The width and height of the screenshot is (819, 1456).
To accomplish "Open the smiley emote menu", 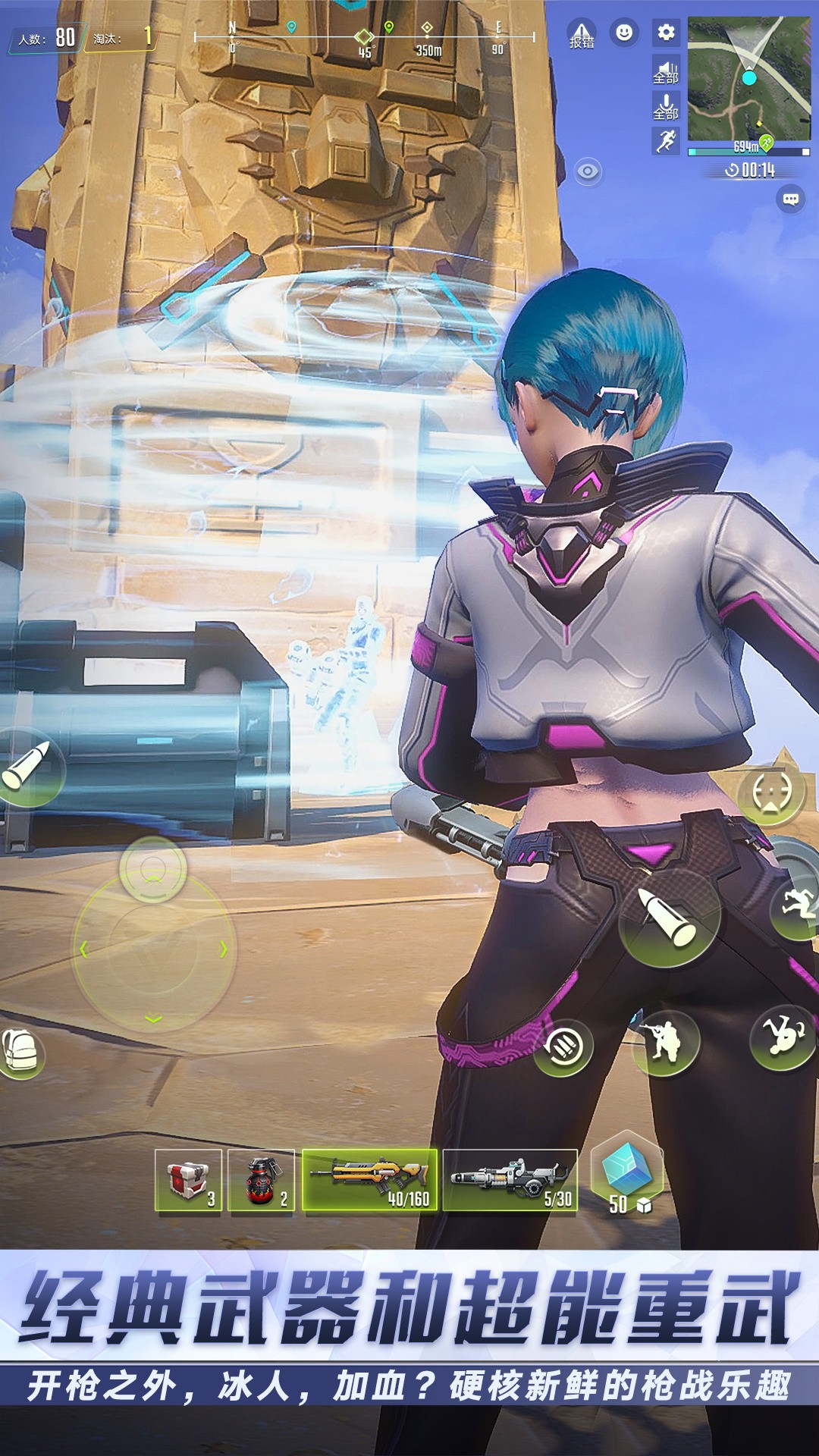I will coord(624,33).
